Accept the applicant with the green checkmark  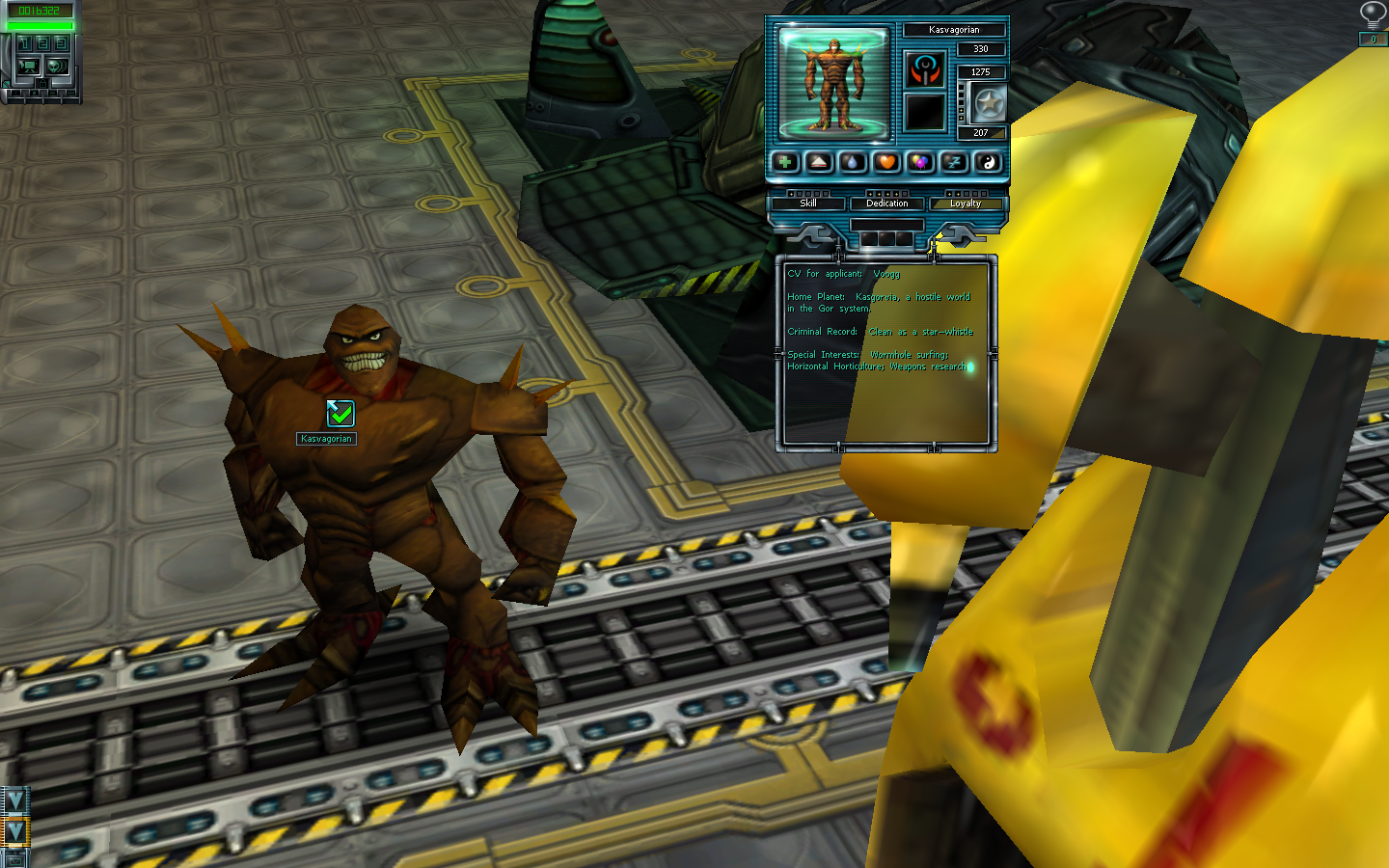coord(340,415)
